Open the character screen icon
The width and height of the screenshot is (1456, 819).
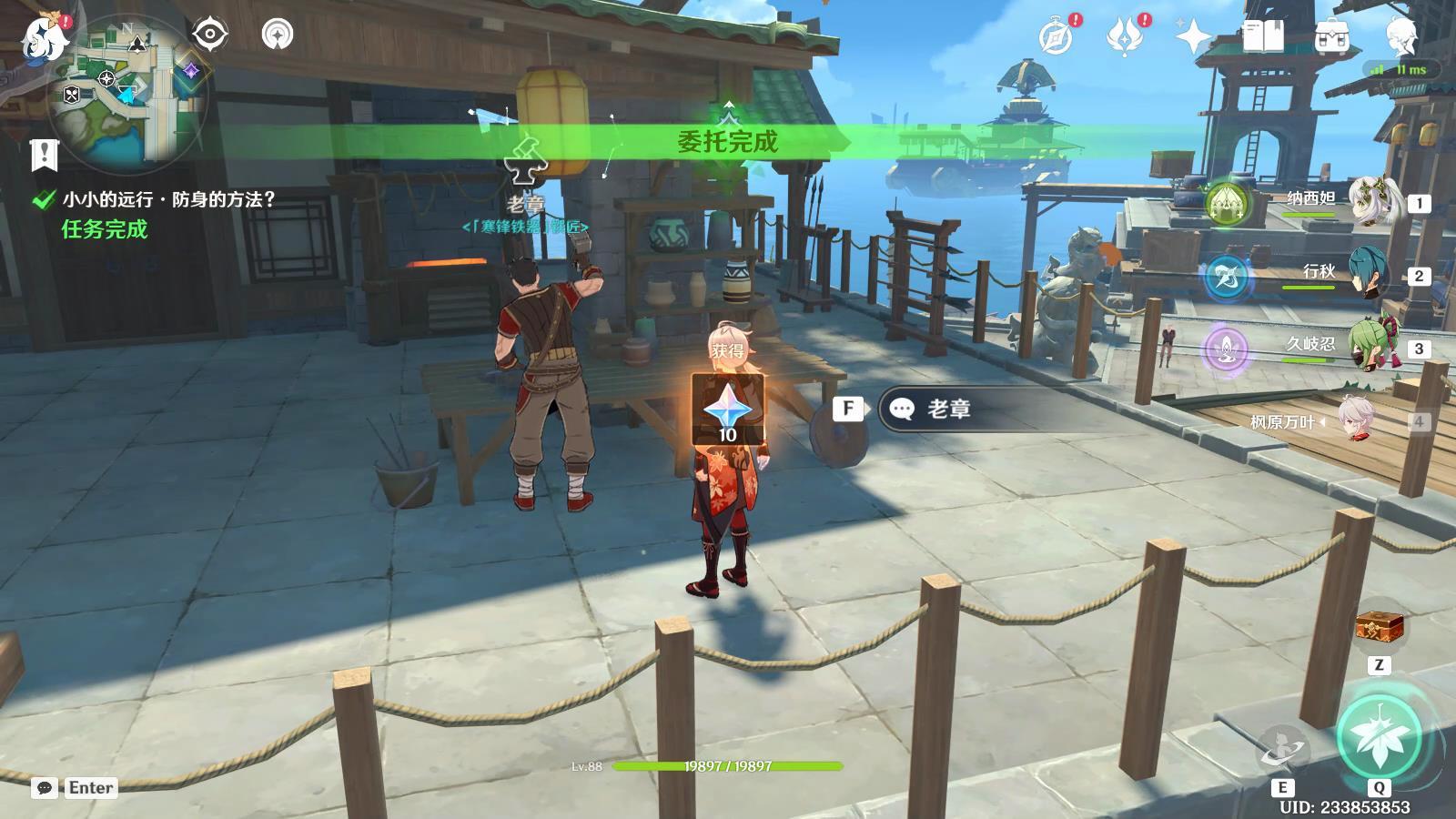coord(1401,38)
